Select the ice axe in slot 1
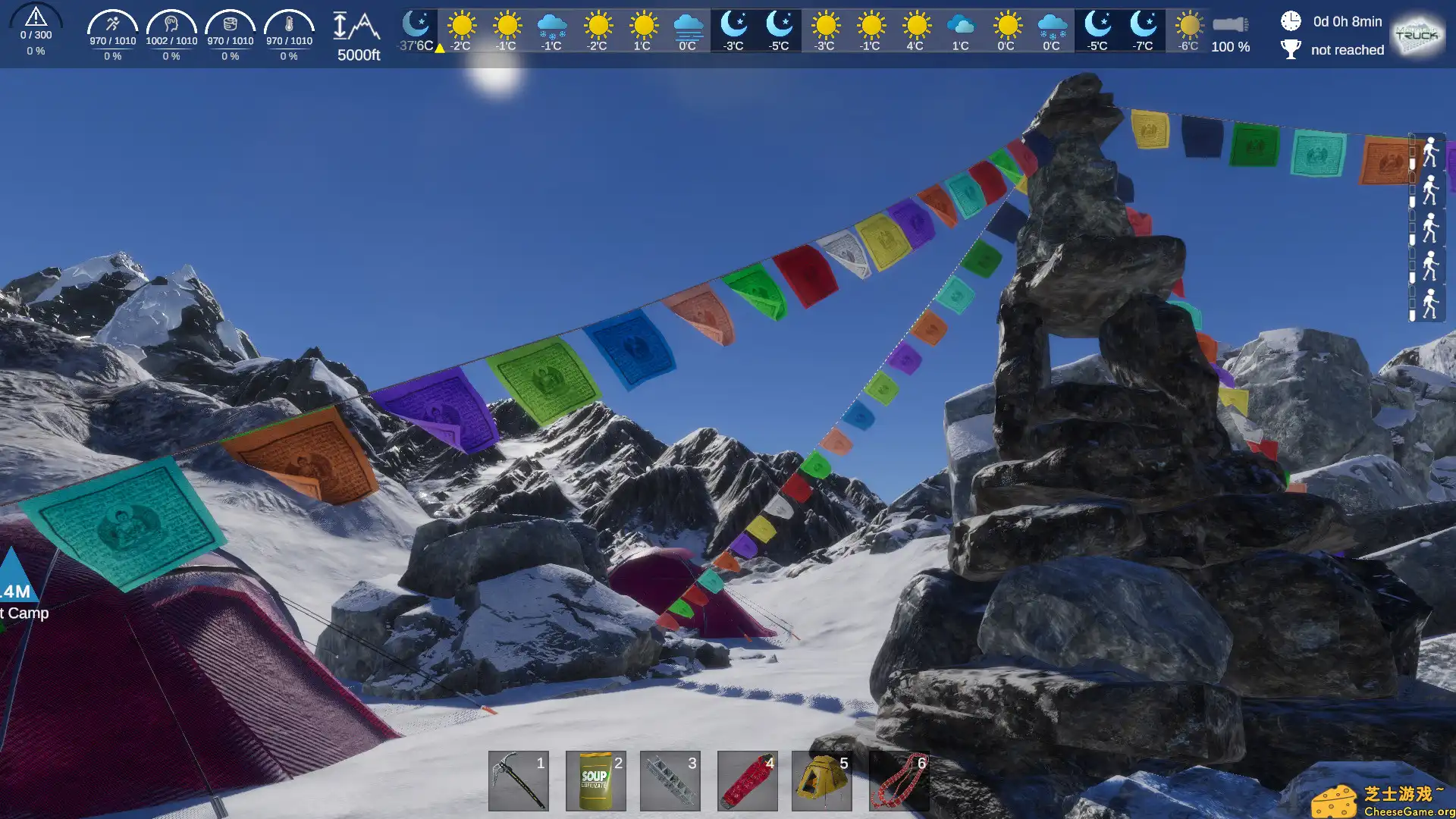Screen dimensions: 1456x819 click(519, 780)
